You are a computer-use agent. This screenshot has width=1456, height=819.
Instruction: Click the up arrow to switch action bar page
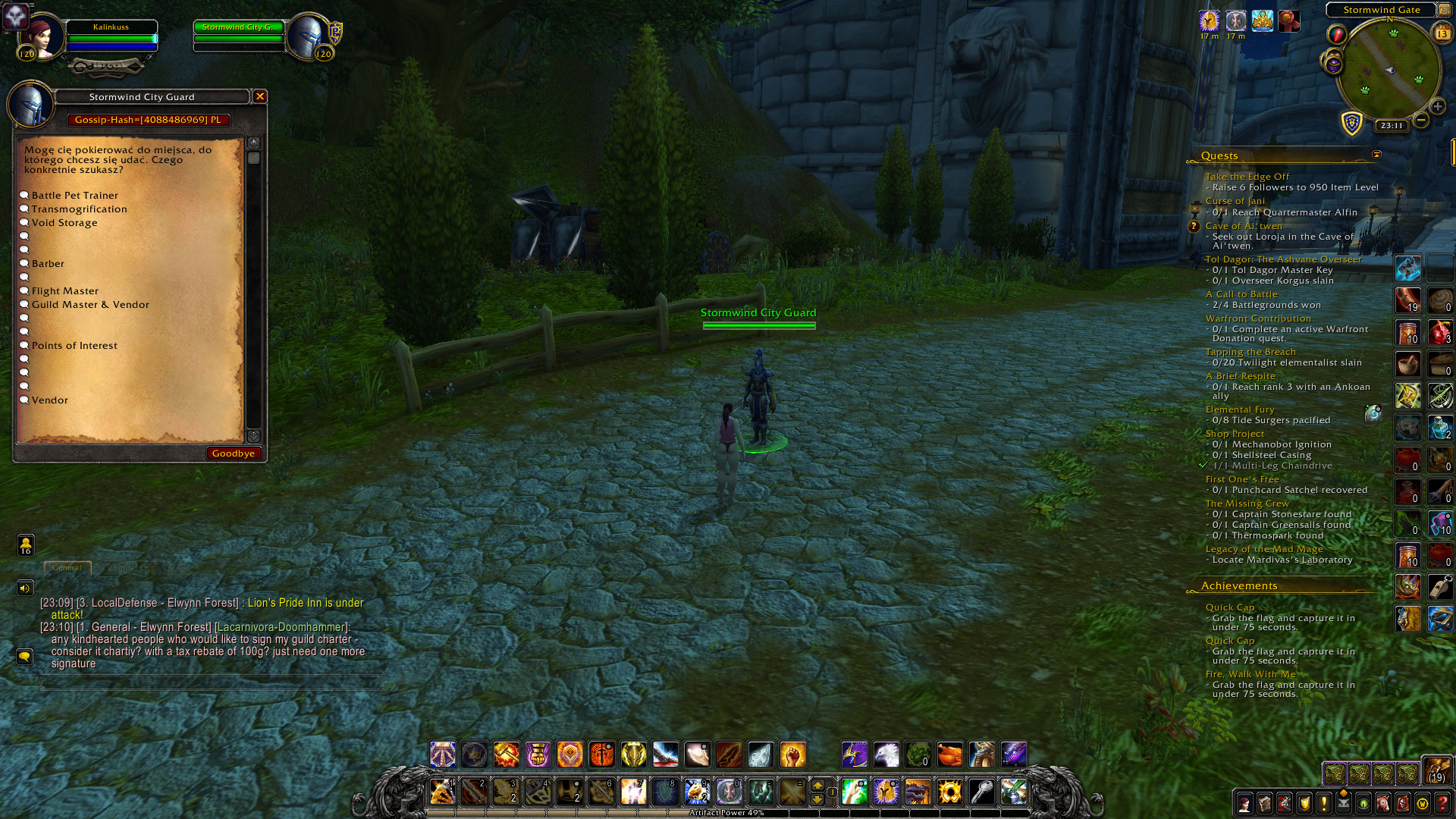point(817,784)
